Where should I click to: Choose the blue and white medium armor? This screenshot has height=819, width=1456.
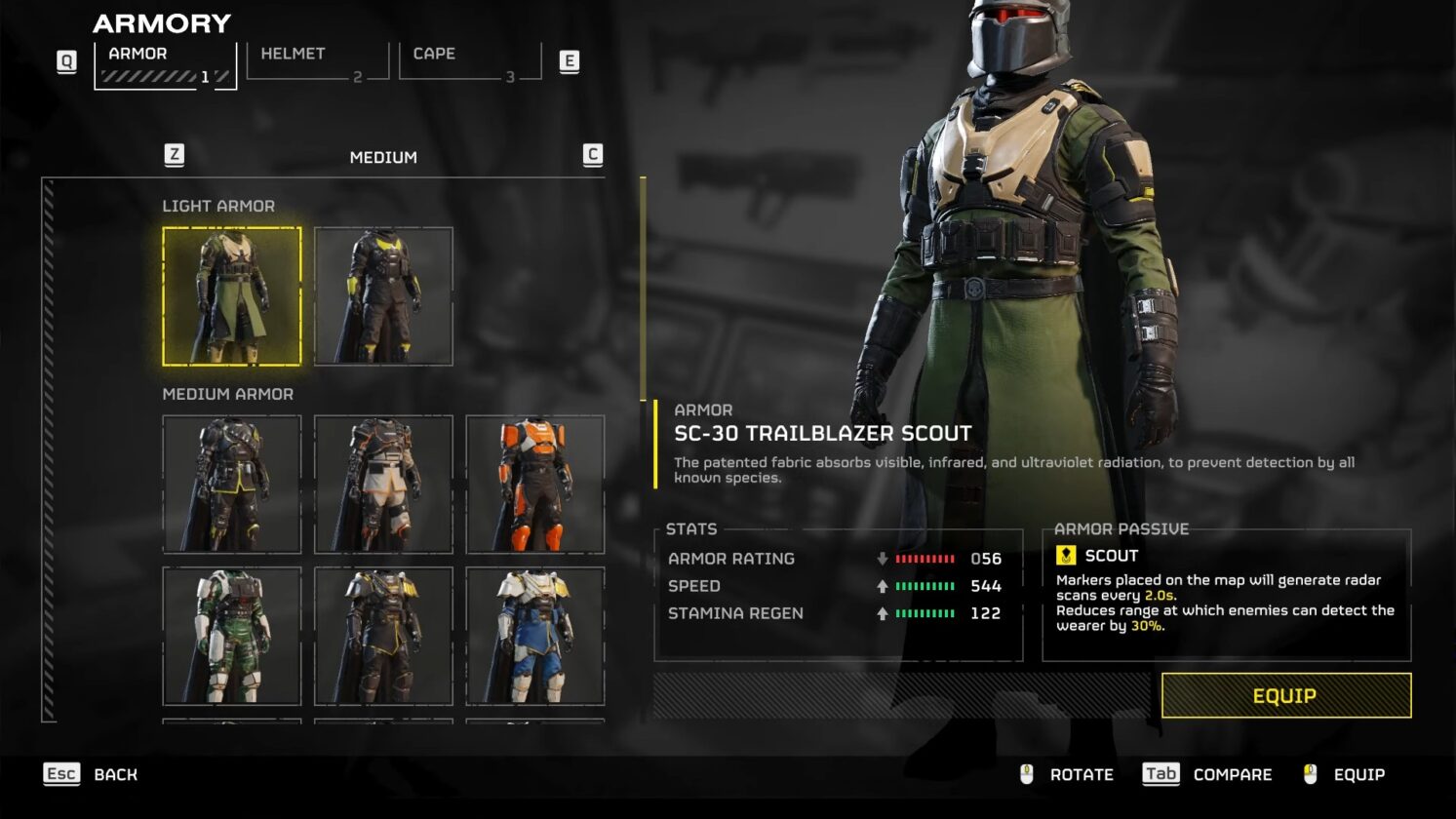coord(535,636)
